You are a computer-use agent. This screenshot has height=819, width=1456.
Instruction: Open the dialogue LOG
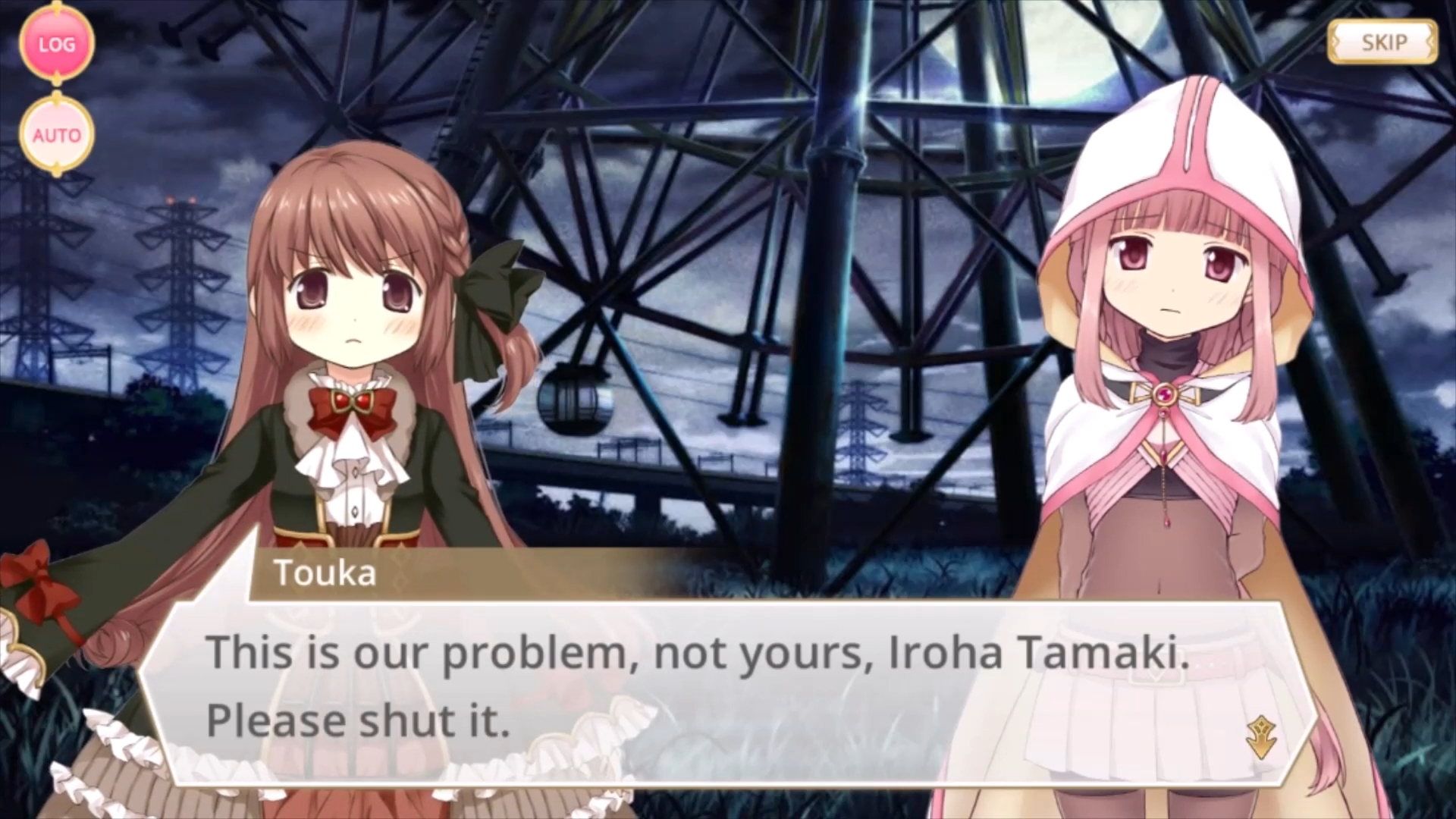(57, 45)
